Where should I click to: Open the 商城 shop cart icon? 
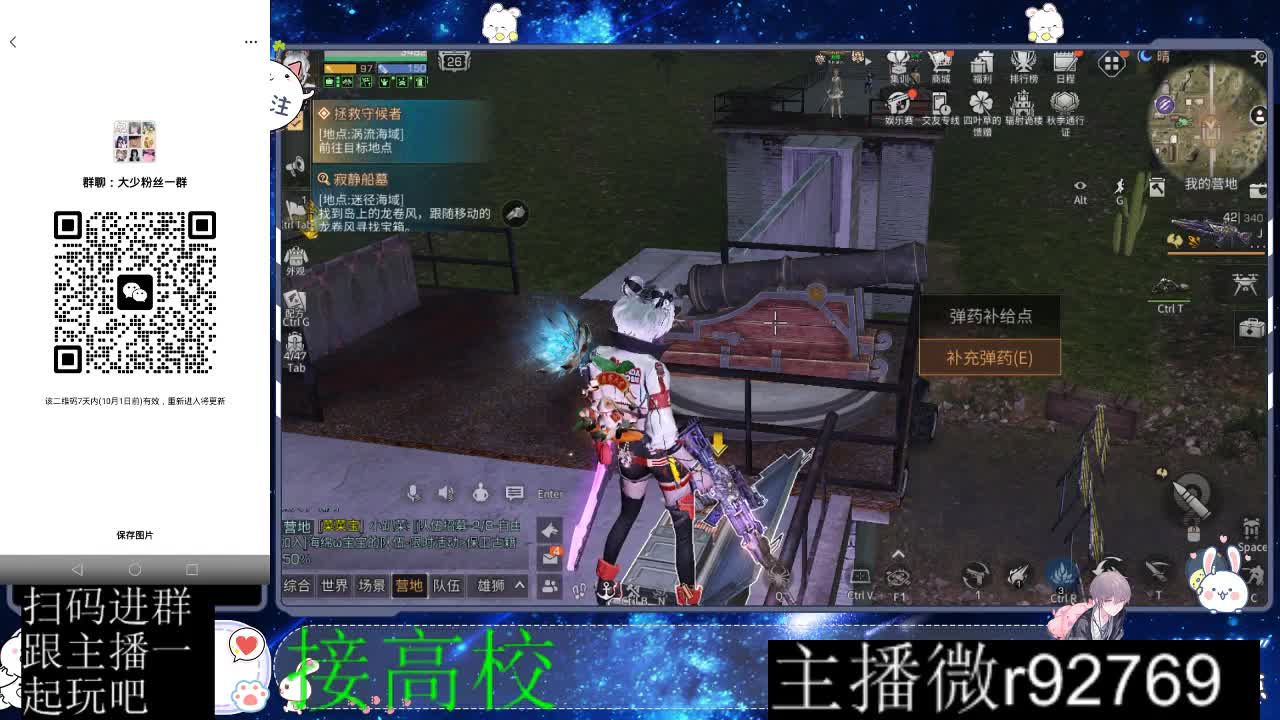click(x=939, y=62)
